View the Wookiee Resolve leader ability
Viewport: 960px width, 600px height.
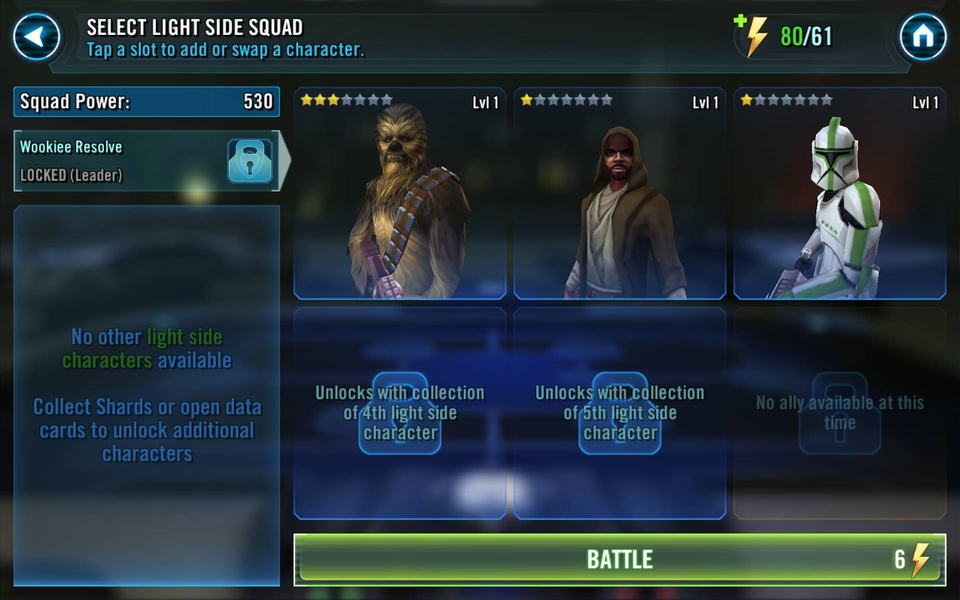[146, 160]
